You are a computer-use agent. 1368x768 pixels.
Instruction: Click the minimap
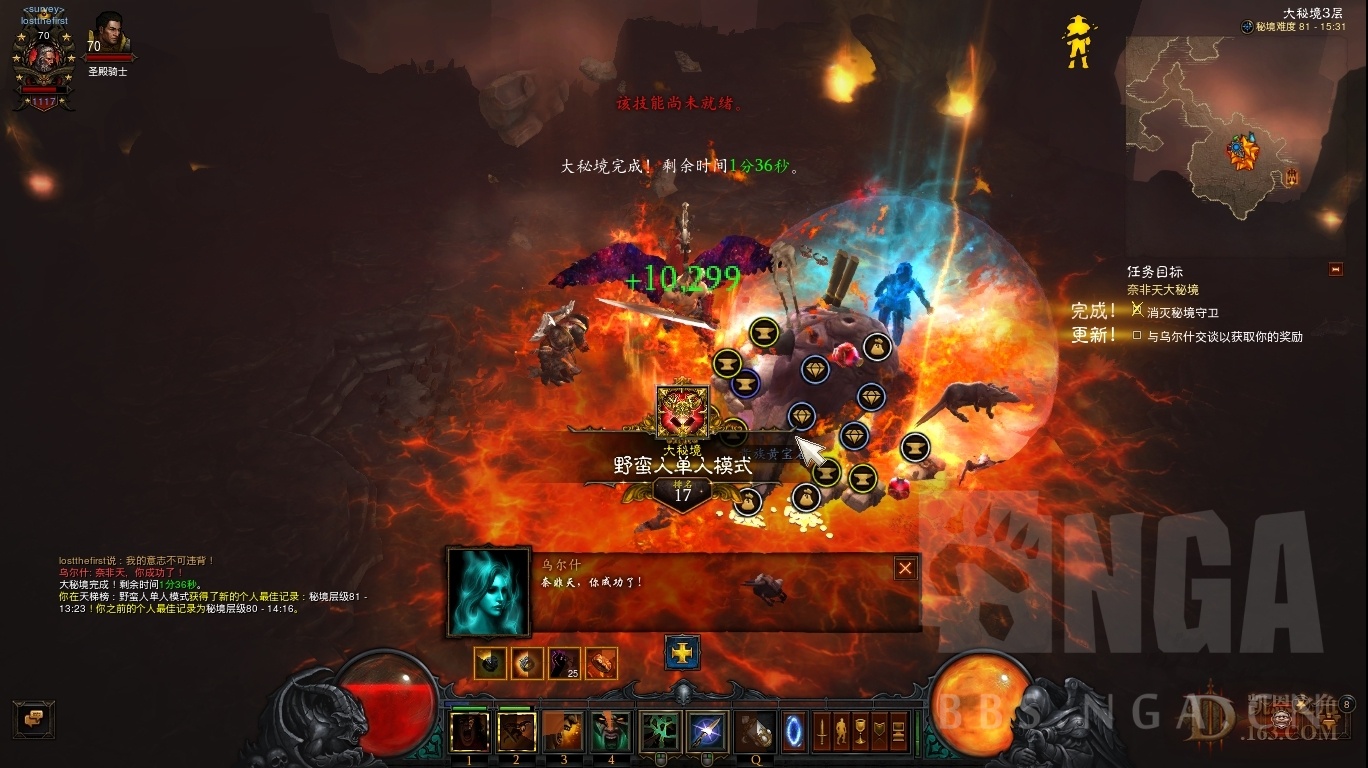pyautogui.click(x=1237, y=140)
